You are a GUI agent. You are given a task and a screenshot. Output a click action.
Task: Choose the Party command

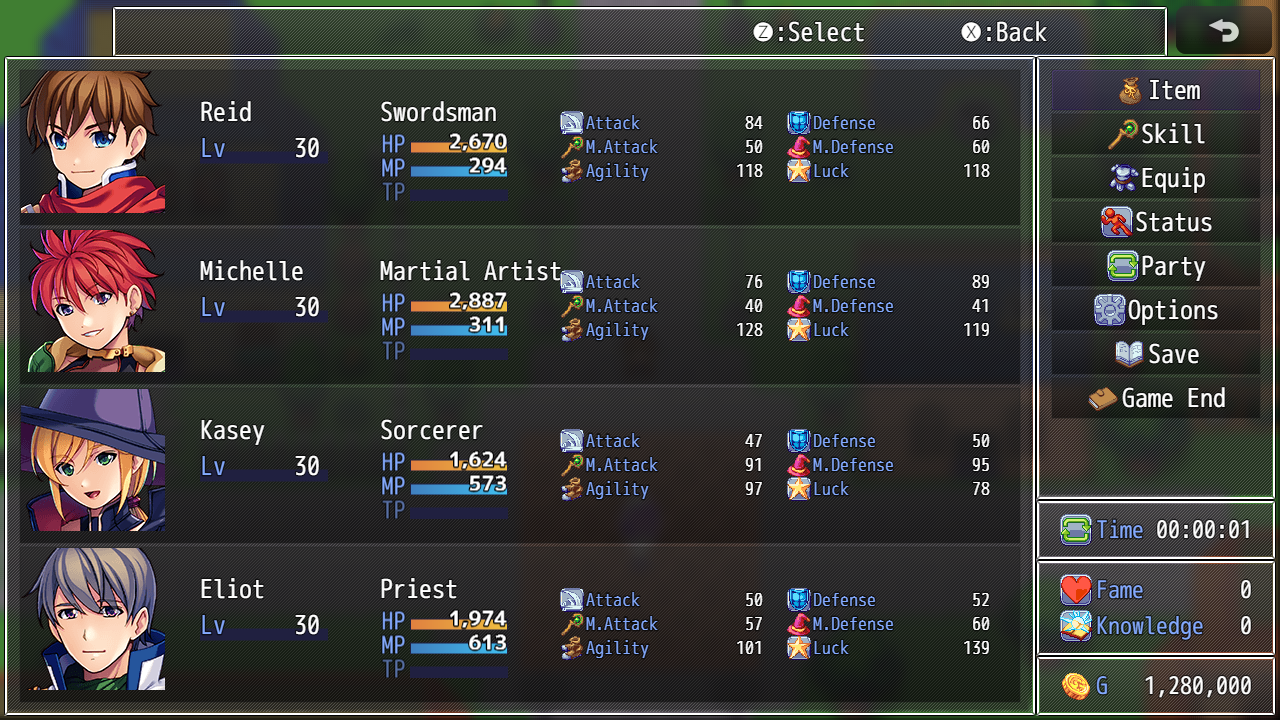(x=1156, y=267)
